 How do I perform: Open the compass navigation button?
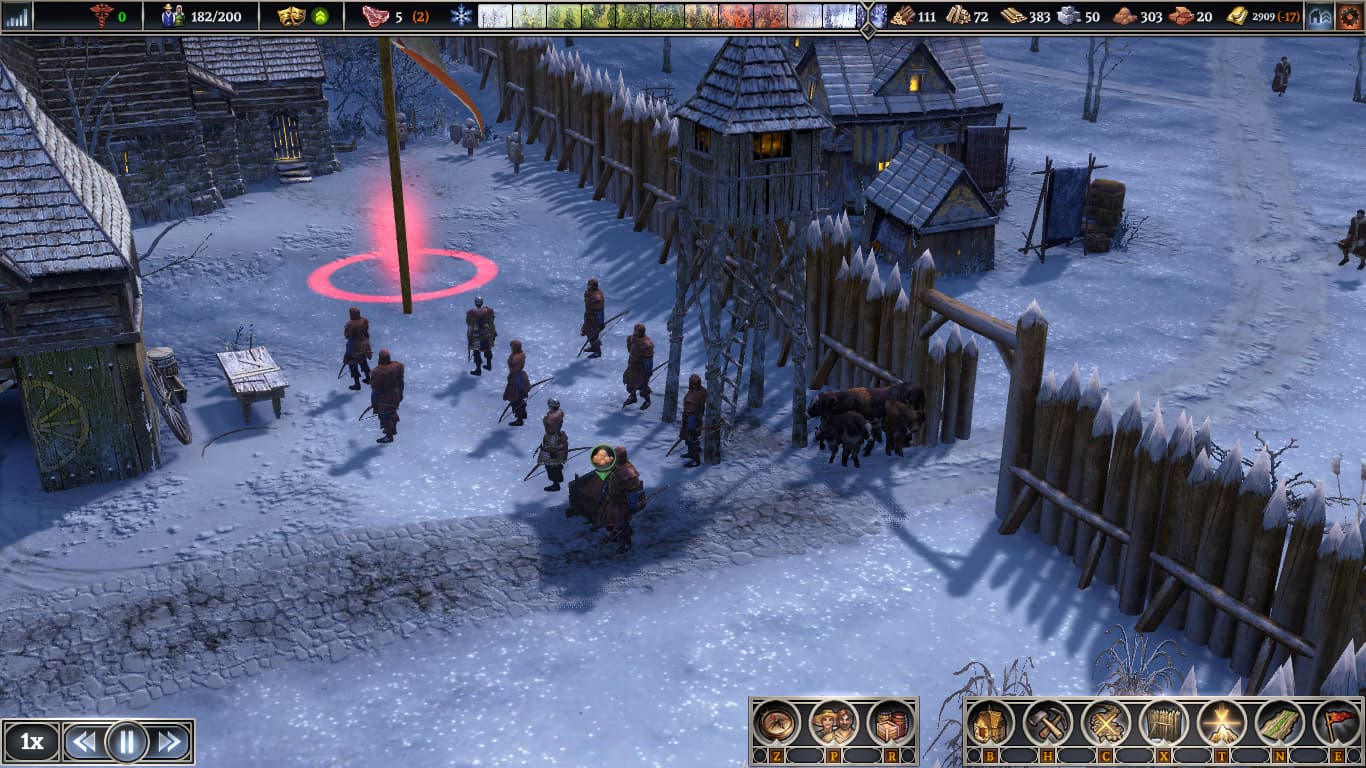coord(776,722)
